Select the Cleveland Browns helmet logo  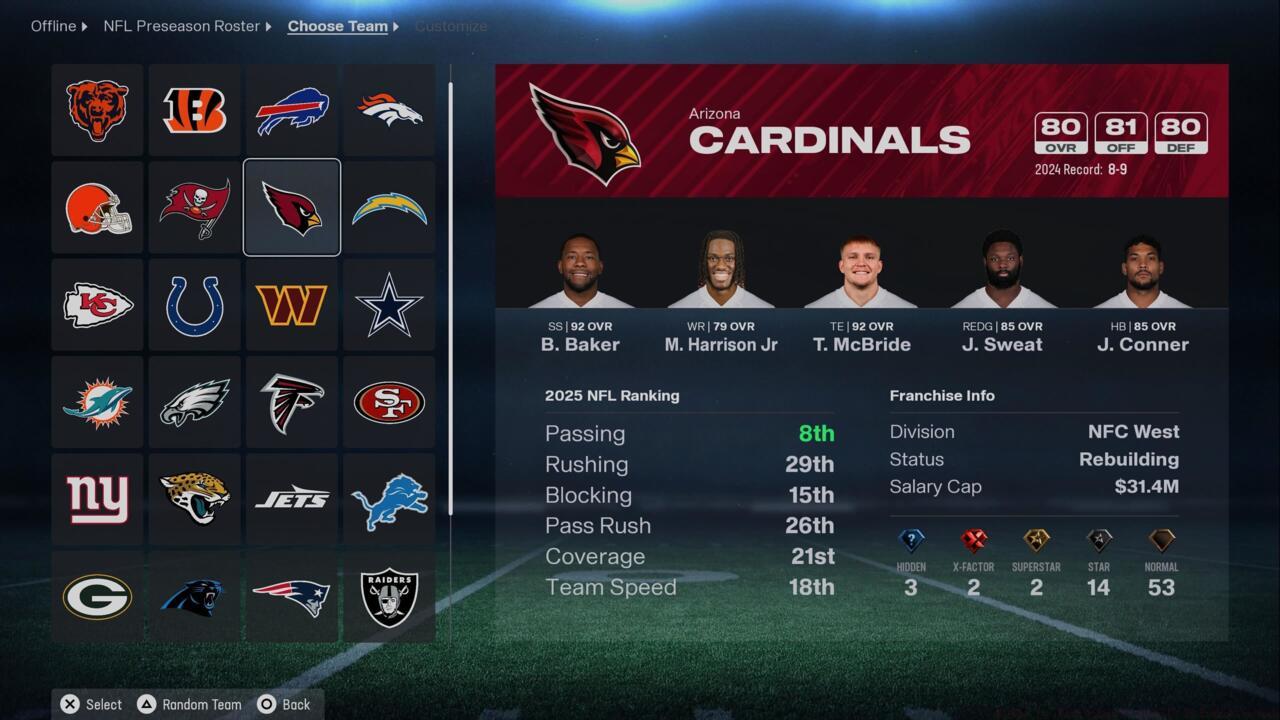pyautogui.click(x=97, y=207)
